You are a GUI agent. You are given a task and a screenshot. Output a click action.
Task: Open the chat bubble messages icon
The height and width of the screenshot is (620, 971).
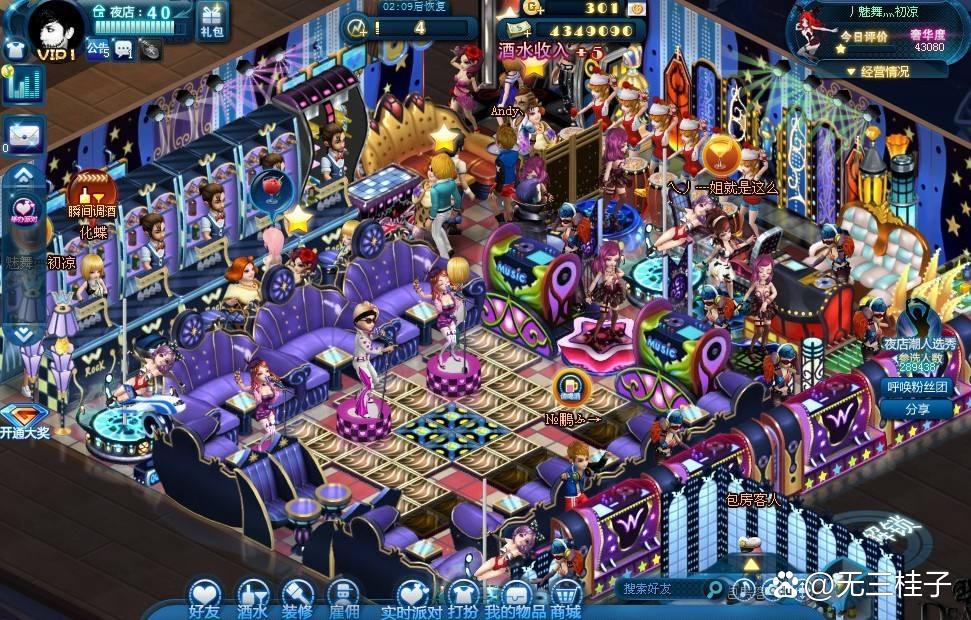pyautogui.click(x=123, y=47)
